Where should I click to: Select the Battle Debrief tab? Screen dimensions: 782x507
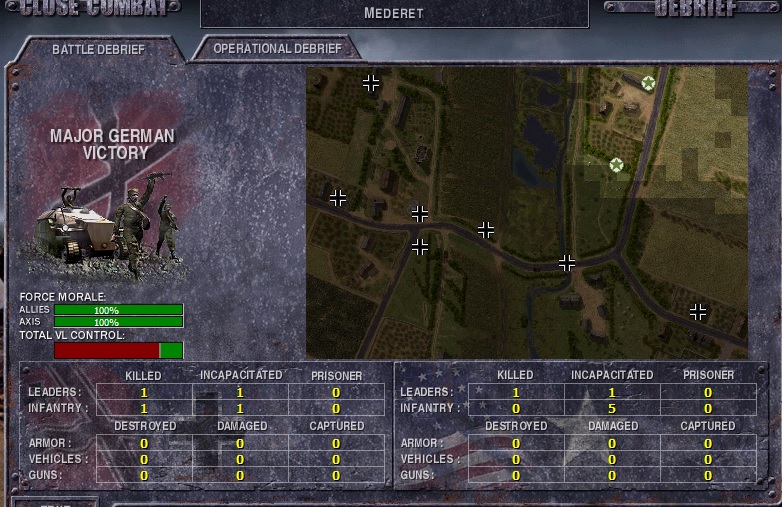tap(98, 50)
